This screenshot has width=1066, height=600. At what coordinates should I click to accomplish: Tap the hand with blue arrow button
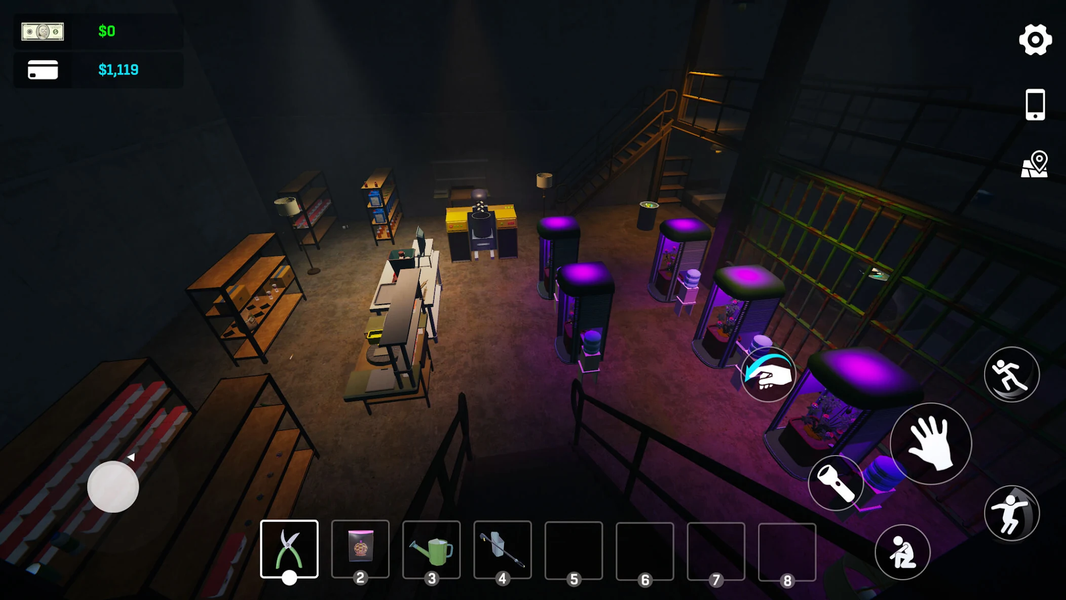[x=768, y=374]
